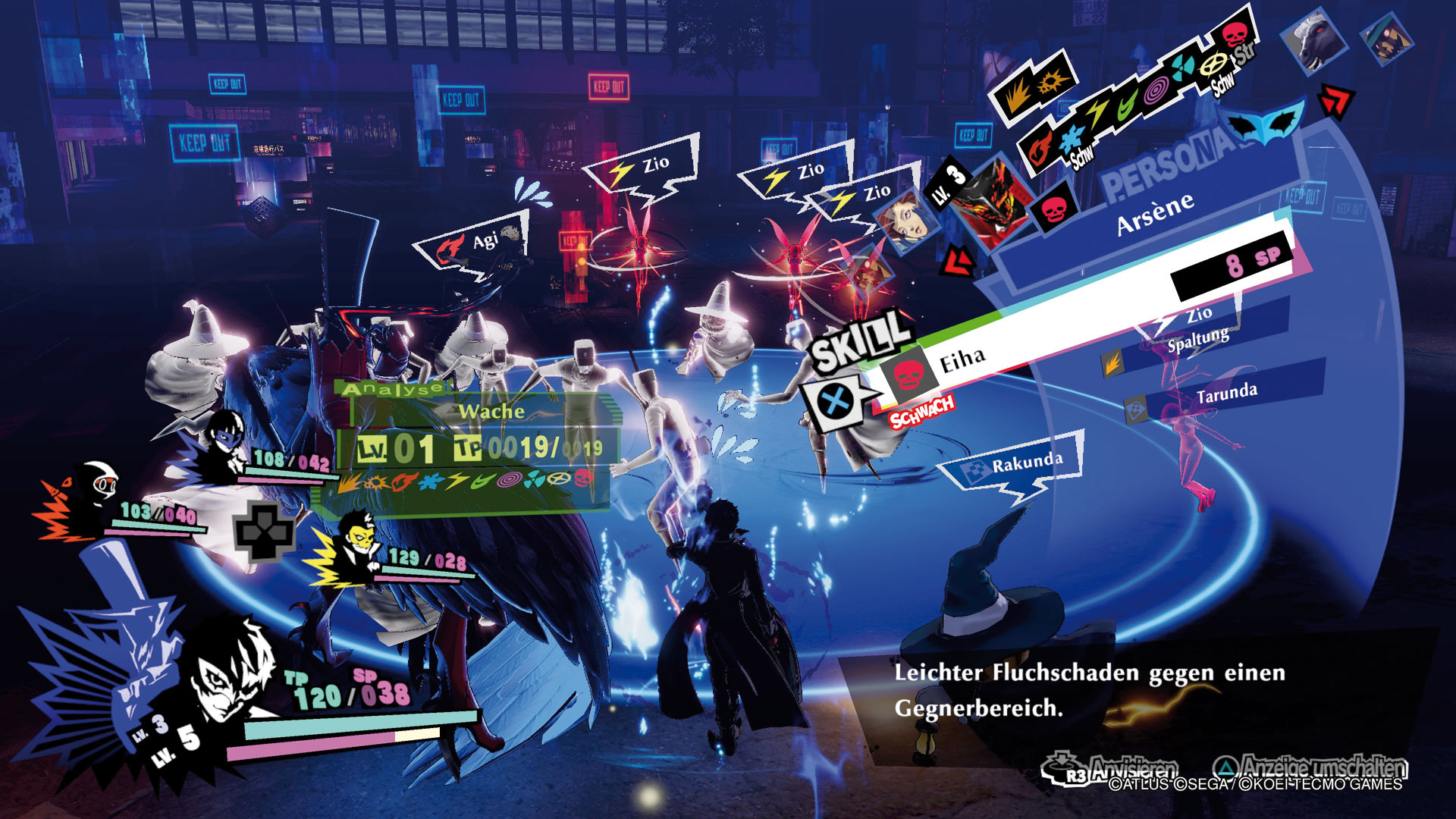Choose the Spaltung skill entry
The width and height of the screenshot is (1456, 819).
click(1197, 340)
